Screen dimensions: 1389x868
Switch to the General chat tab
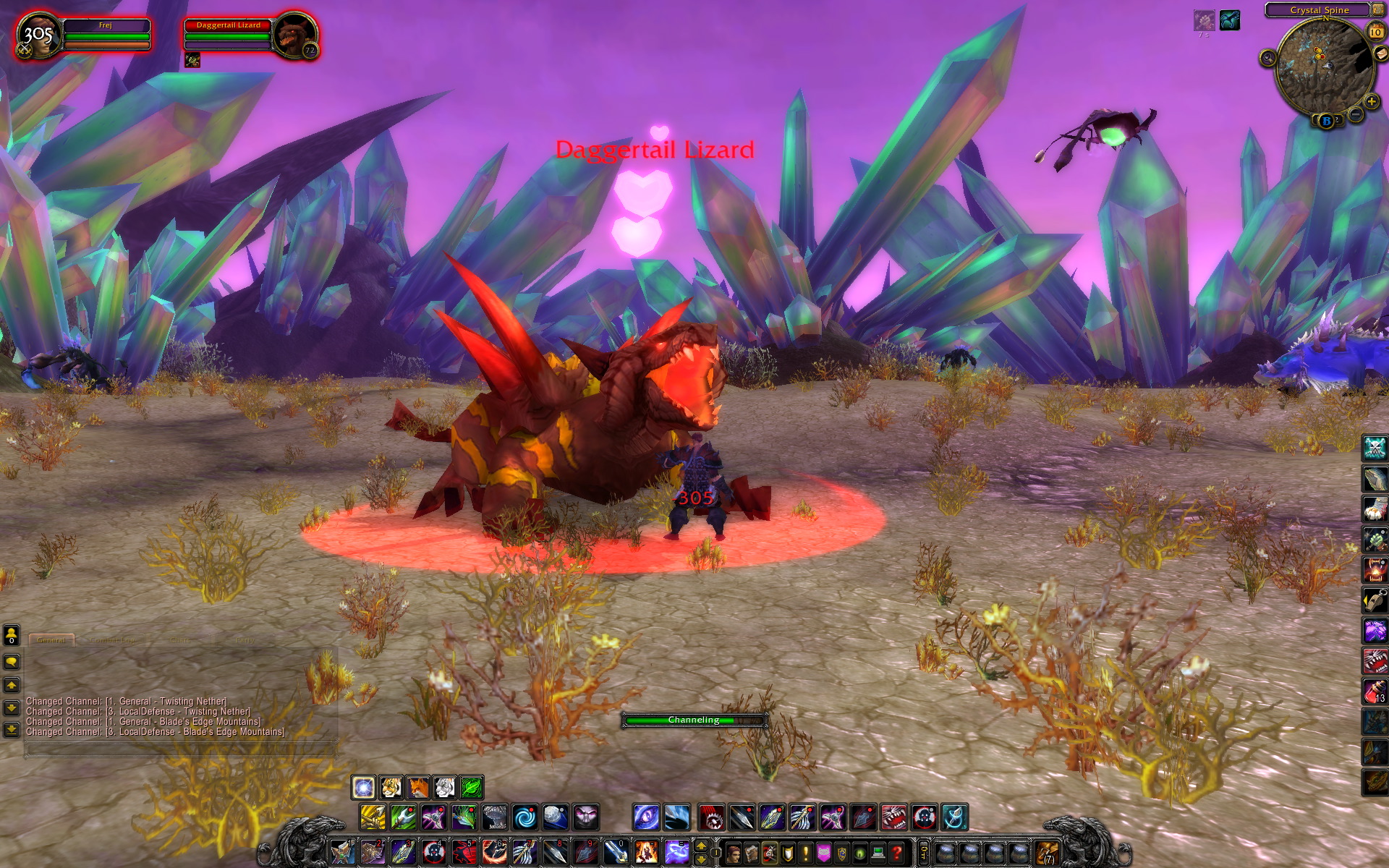tap(51, 640)
